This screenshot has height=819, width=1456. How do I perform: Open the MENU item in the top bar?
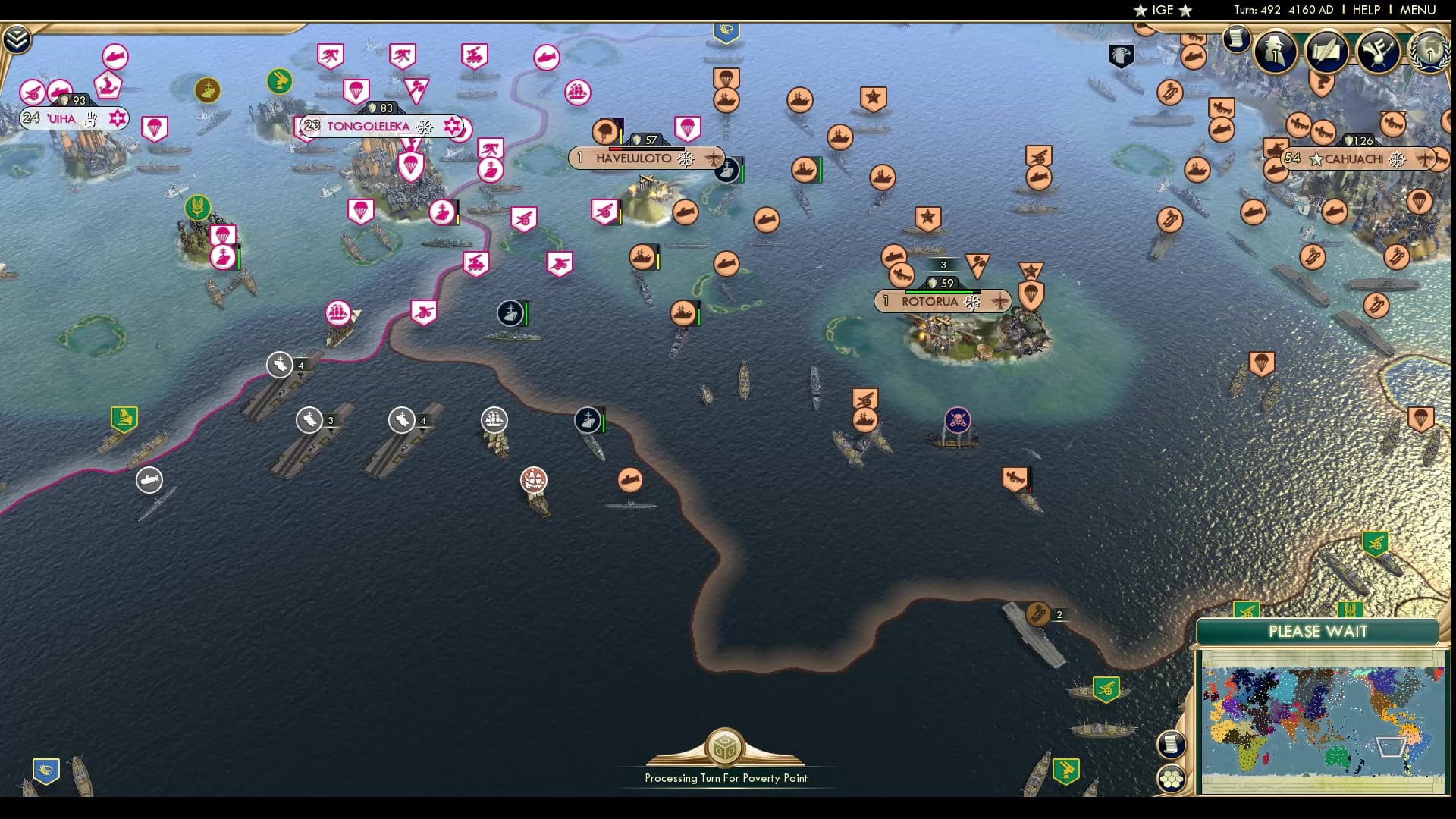tap(1419, 10)
